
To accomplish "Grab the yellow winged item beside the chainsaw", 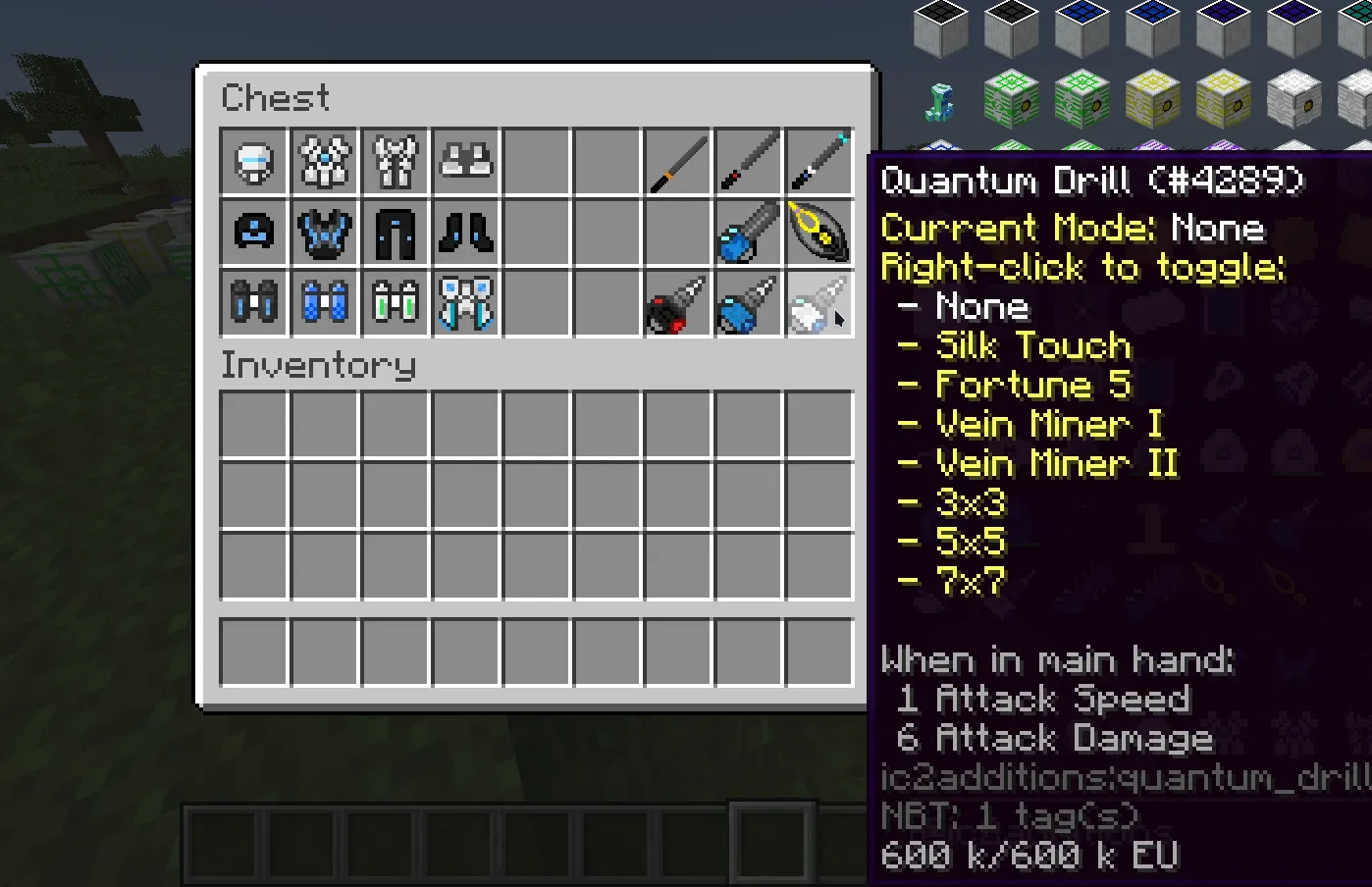I will click(x=819, y=232).
